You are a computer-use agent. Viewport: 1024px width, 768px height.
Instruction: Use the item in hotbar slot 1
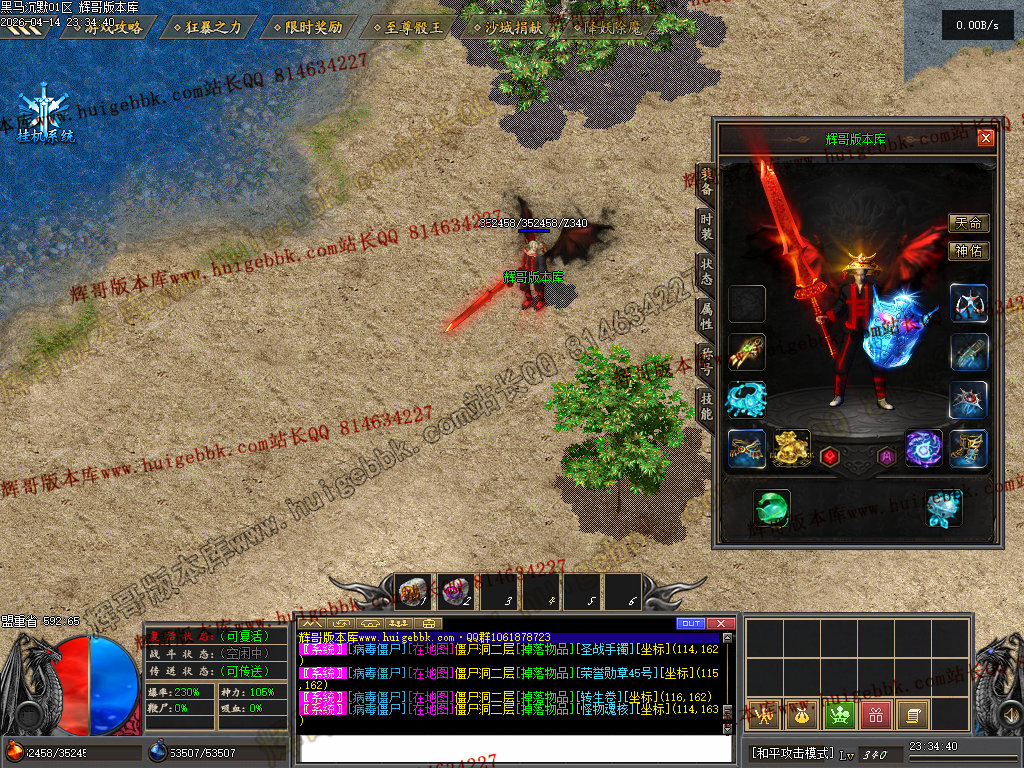click(x=412, y=591)
